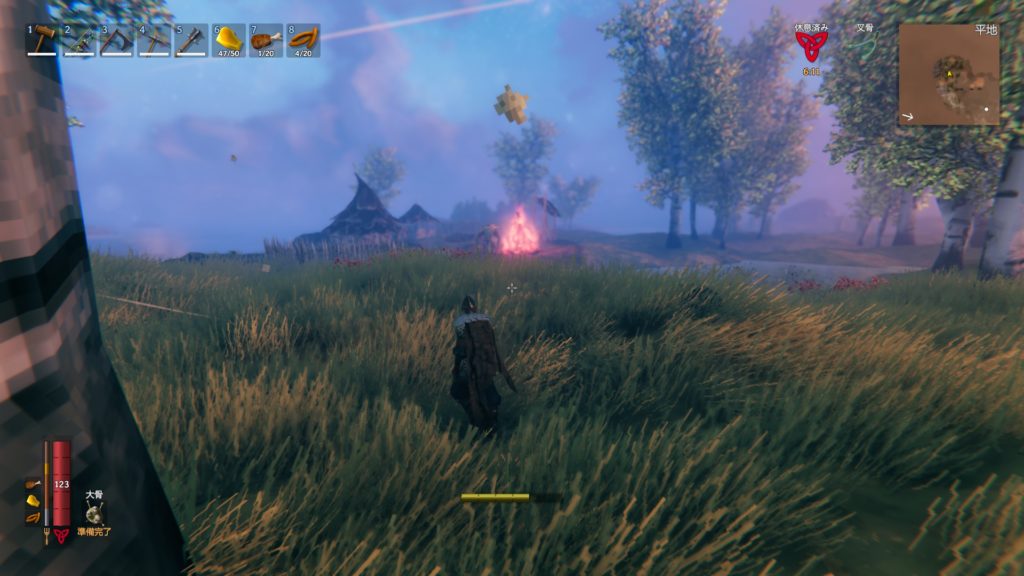
Task: Select the pickaxe in hotbar slot 4
Action: click(x=154, y=40)
